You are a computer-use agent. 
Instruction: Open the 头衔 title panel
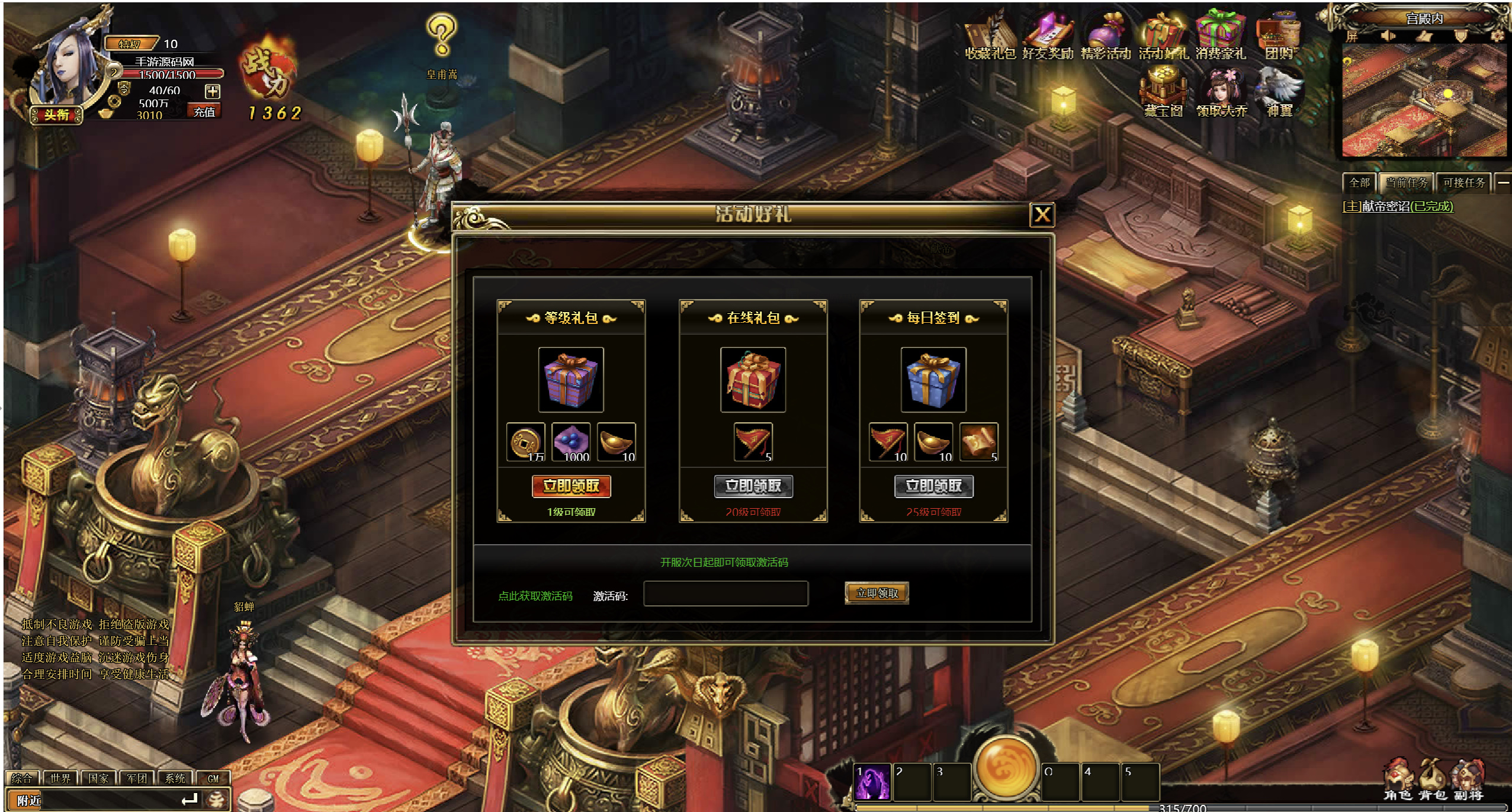tap(57, 114)
